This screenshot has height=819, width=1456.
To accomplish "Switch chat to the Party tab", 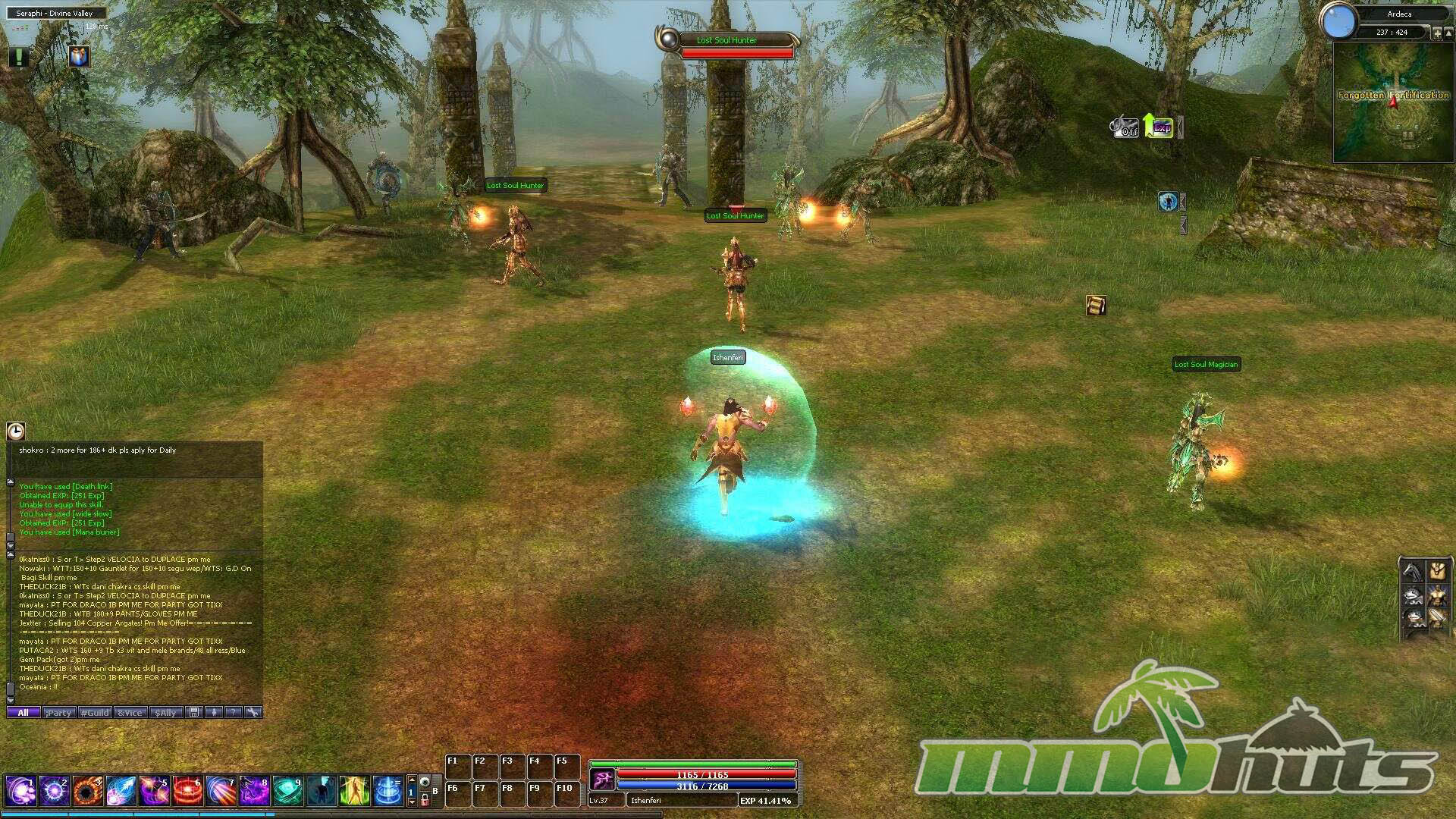I will pos(58,713).
